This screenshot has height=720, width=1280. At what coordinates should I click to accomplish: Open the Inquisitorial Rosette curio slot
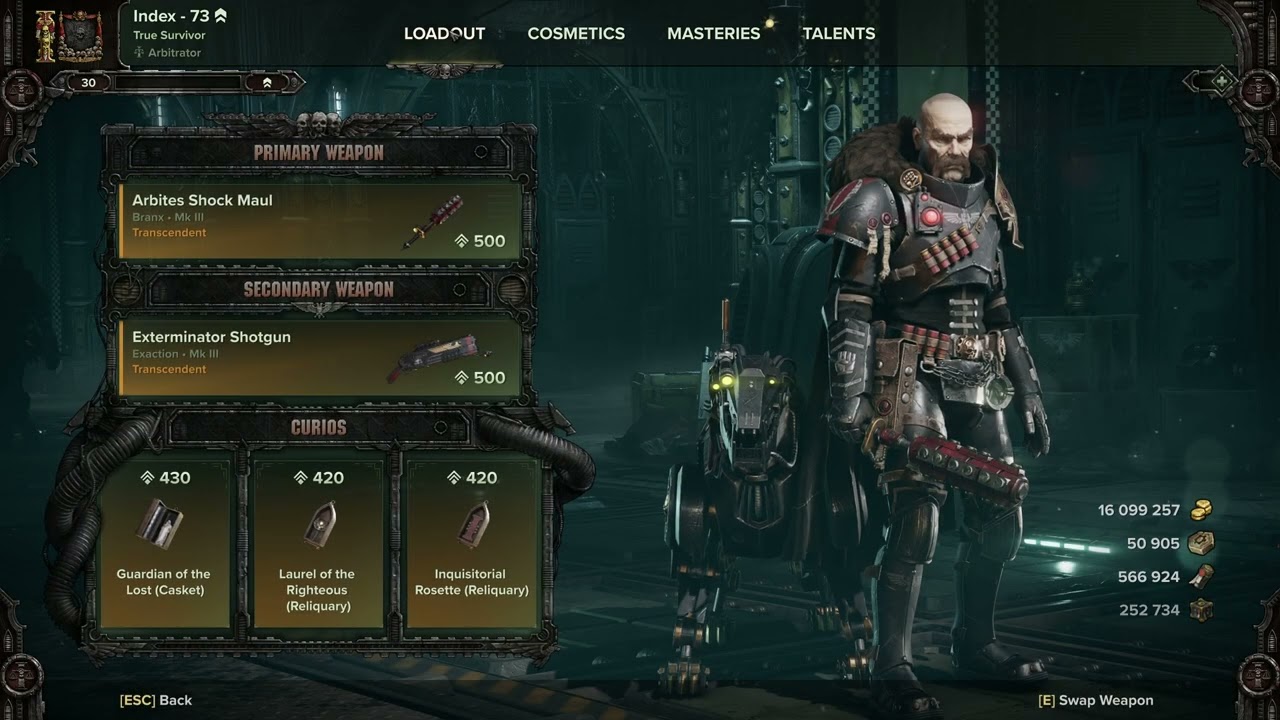coord(472,540)
